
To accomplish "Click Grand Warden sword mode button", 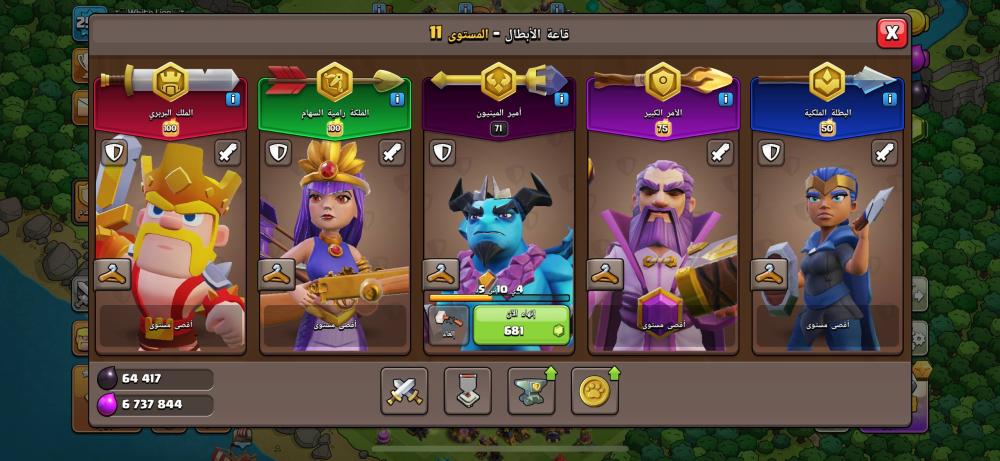I will pos(719,153).
